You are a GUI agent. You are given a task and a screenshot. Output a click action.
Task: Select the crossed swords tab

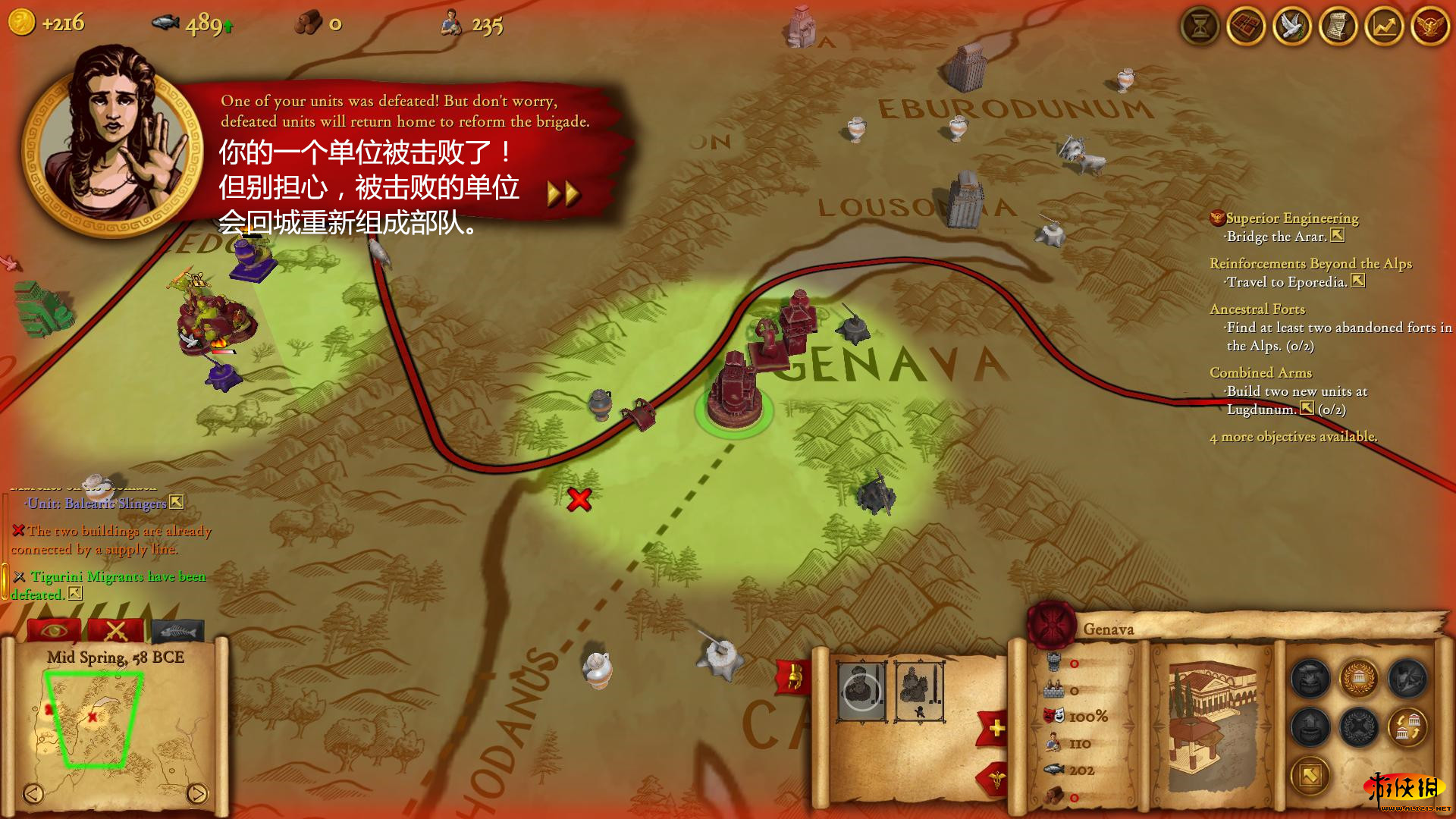click(116, 630)
